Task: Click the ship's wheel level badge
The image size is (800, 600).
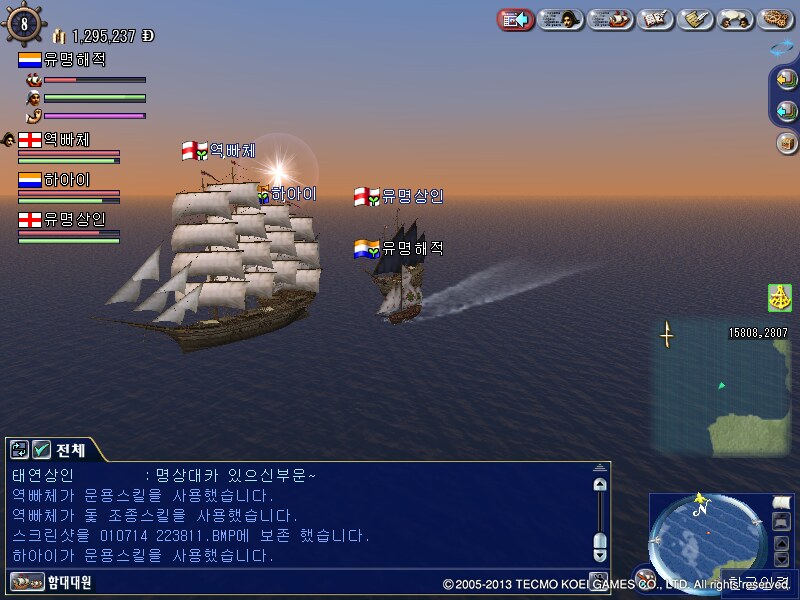Action: 24,24
